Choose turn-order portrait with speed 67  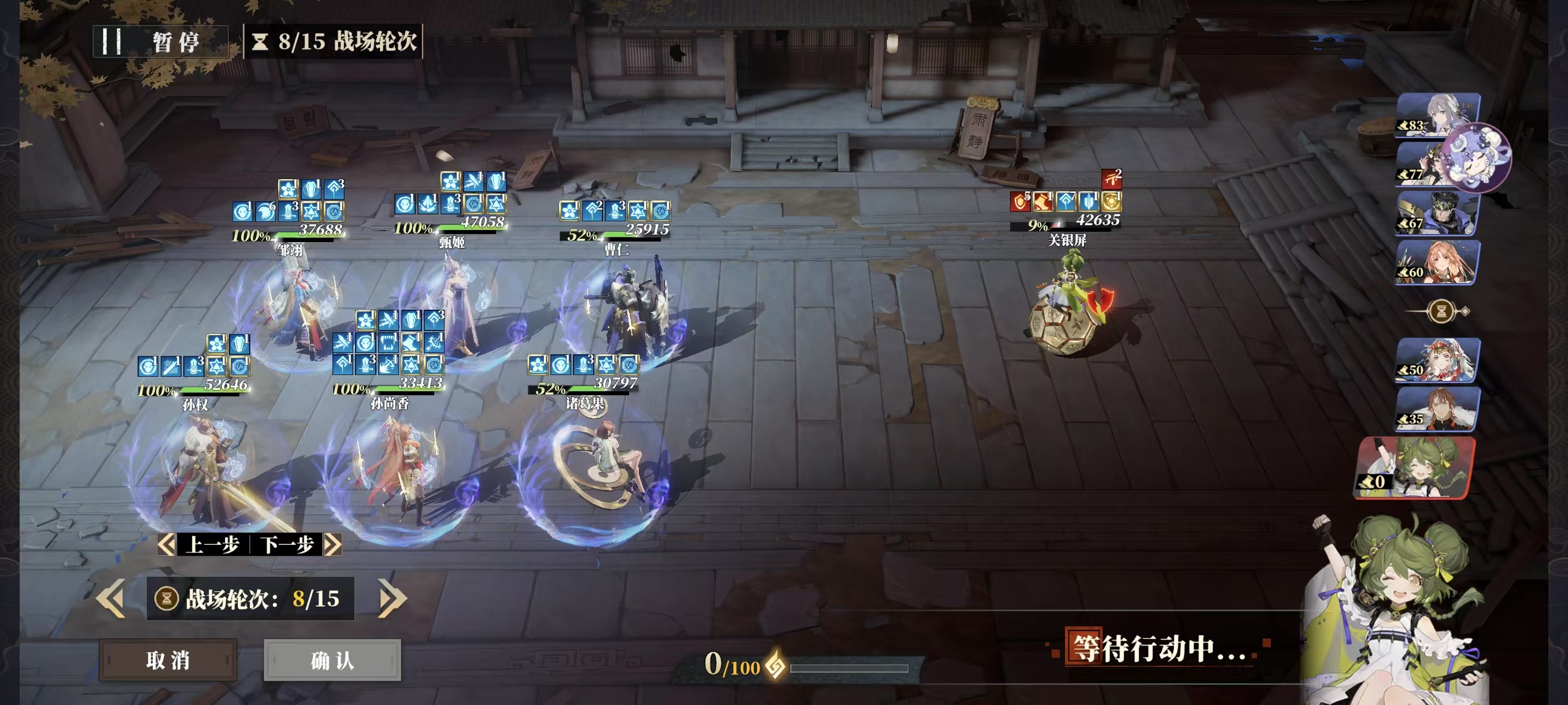(1437, 213)
